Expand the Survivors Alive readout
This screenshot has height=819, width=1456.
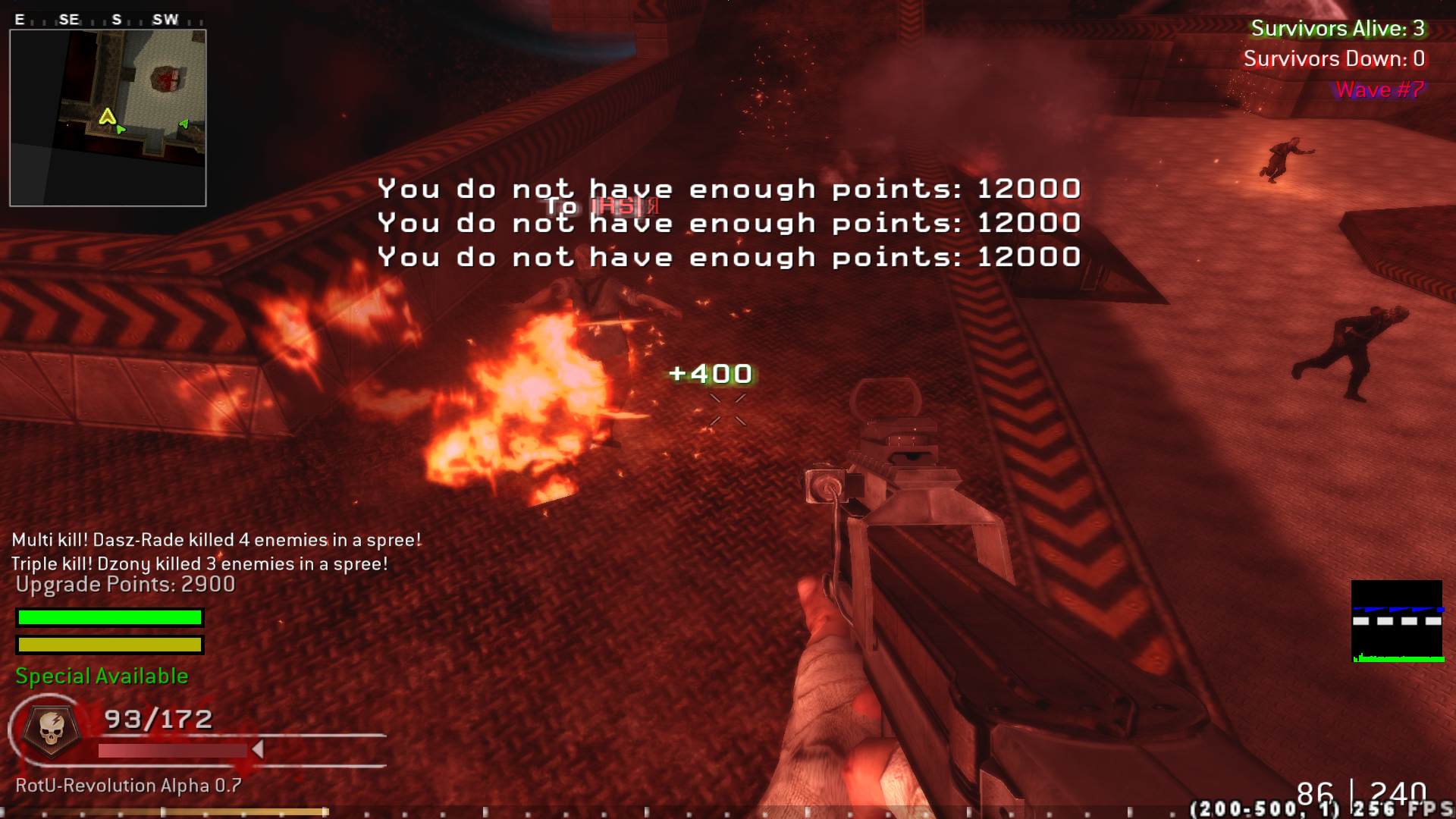pos(1339,30)
